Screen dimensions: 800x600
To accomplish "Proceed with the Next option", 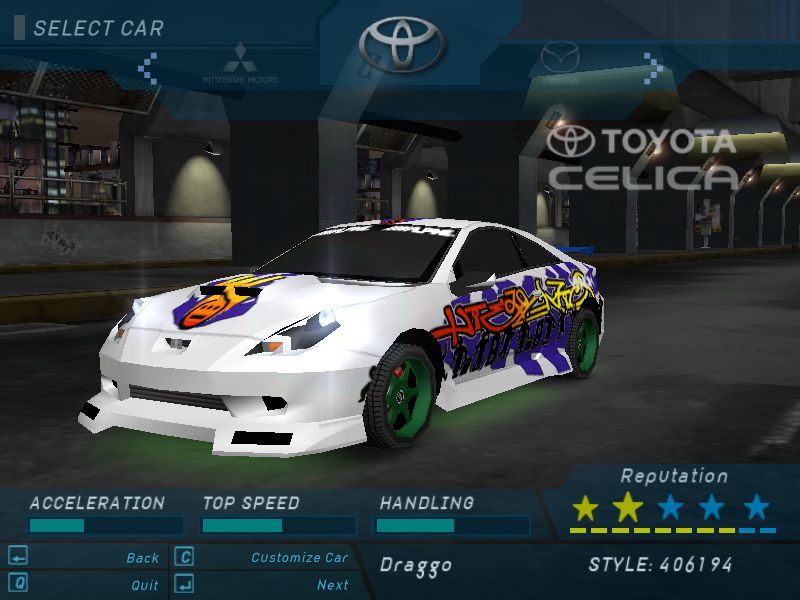I will [x=333, y=585].
